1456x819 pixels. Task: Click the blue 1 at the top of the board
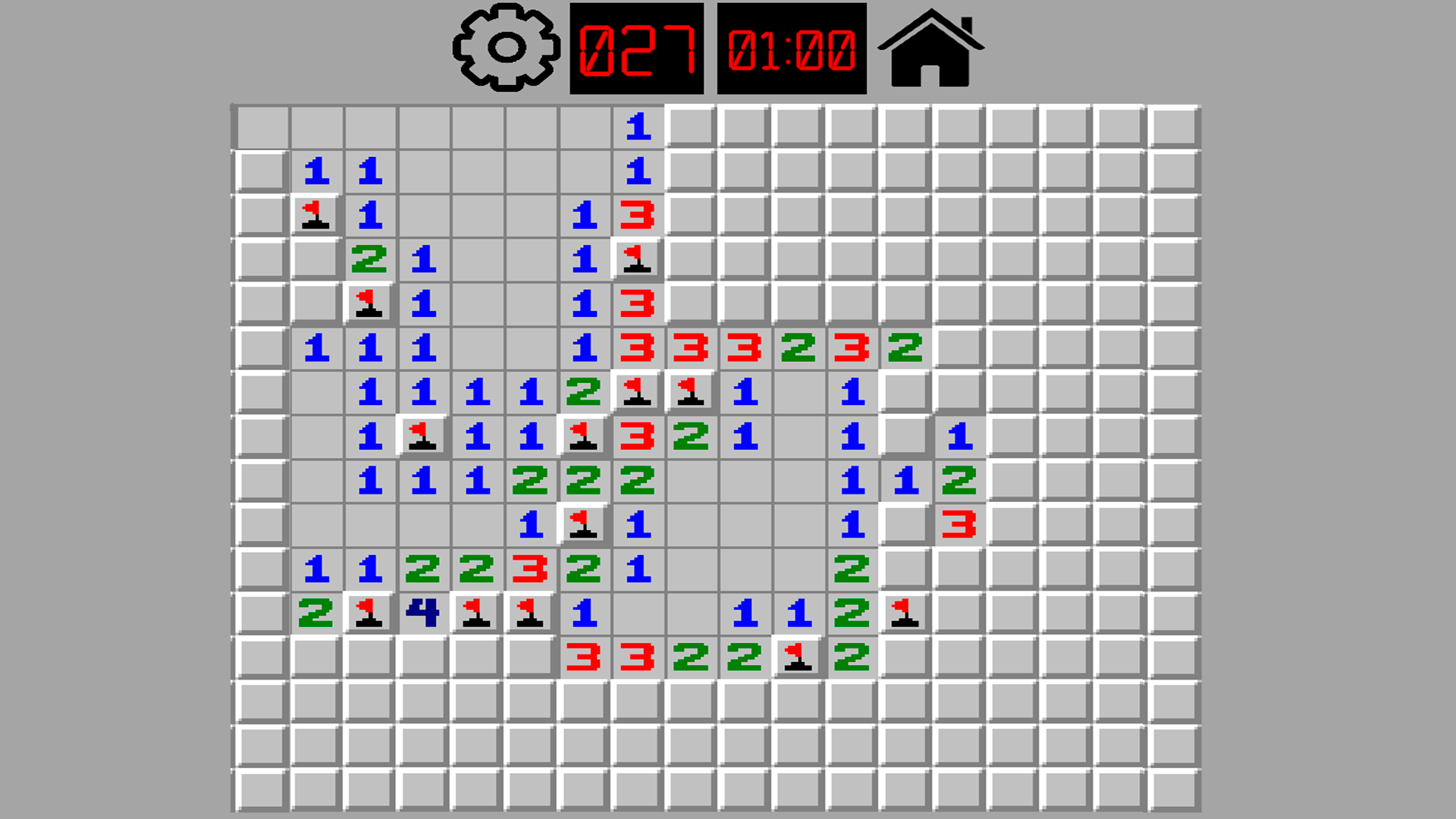pos(637,127)
